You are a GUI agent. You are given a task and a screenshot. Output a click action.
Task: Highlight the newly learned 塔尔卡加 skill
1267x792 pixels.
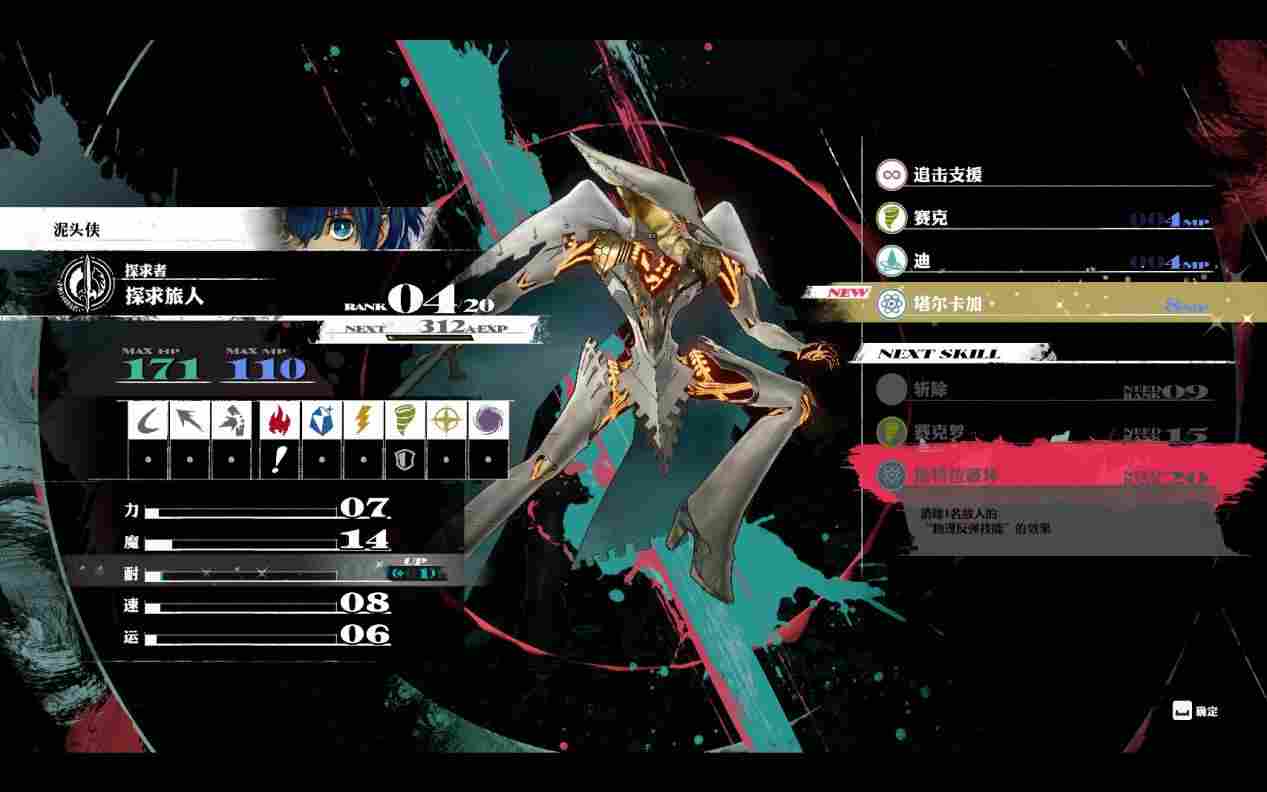(x=1040, y=303)
